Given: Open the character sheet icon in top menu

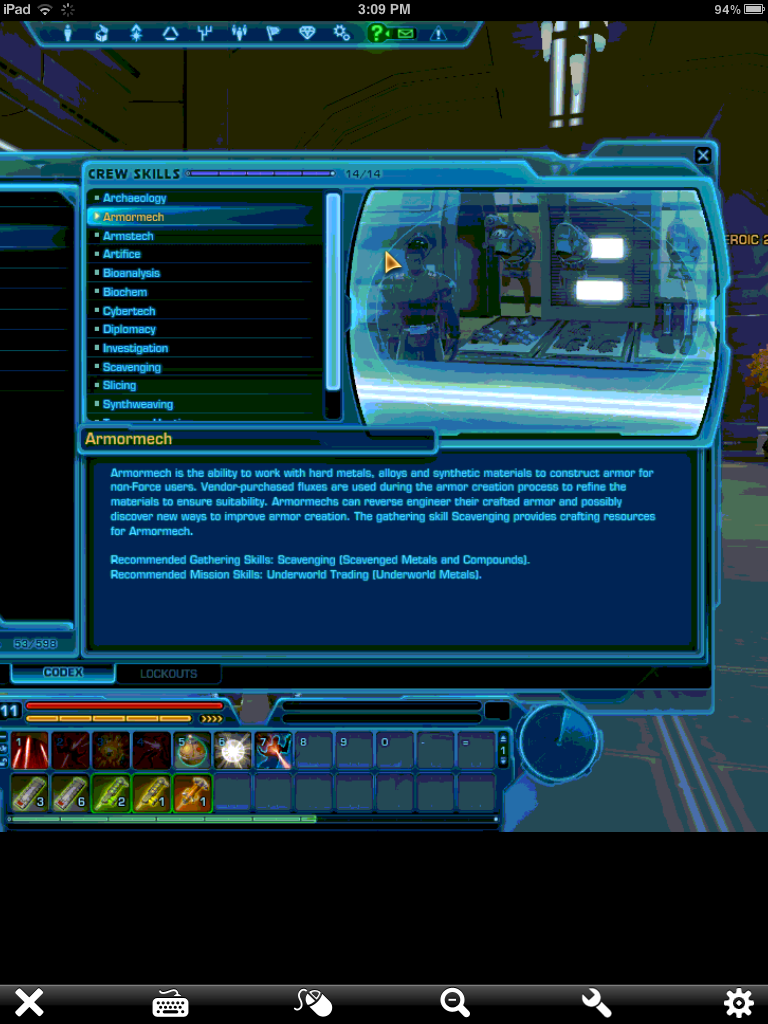Looking at the screenshot, I should pos(69,33).
